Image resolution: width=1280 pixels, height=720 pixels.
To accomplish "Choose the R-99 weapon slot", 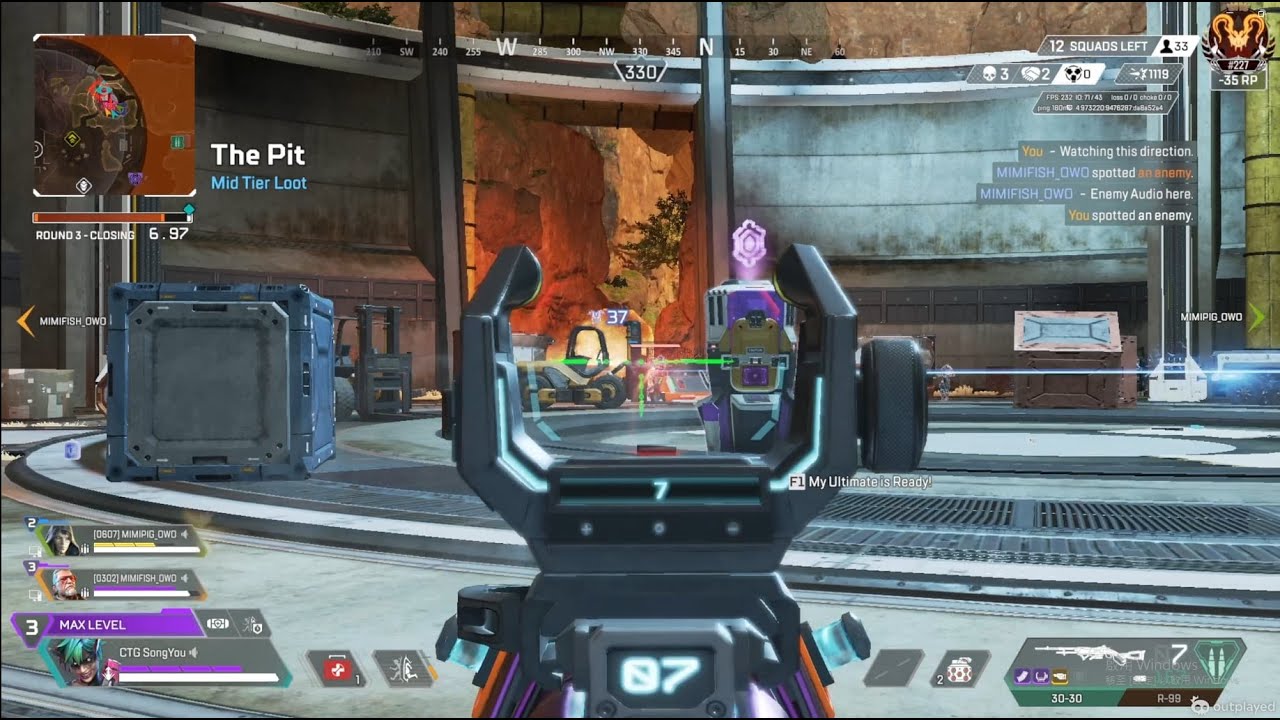I will (x=1167, y=698).
